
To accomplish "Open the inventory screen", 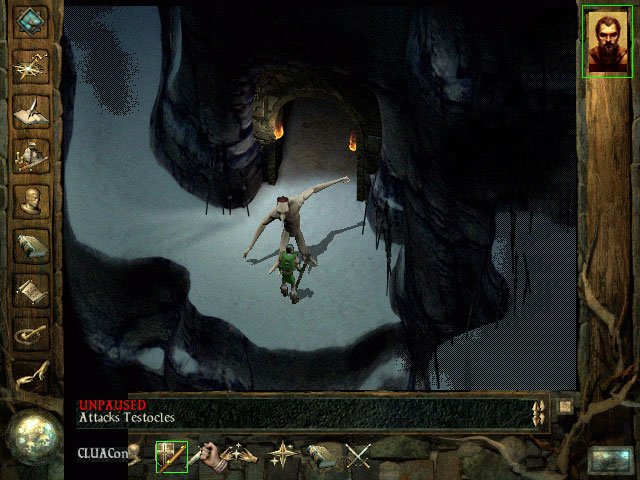I will coord(32,155).
